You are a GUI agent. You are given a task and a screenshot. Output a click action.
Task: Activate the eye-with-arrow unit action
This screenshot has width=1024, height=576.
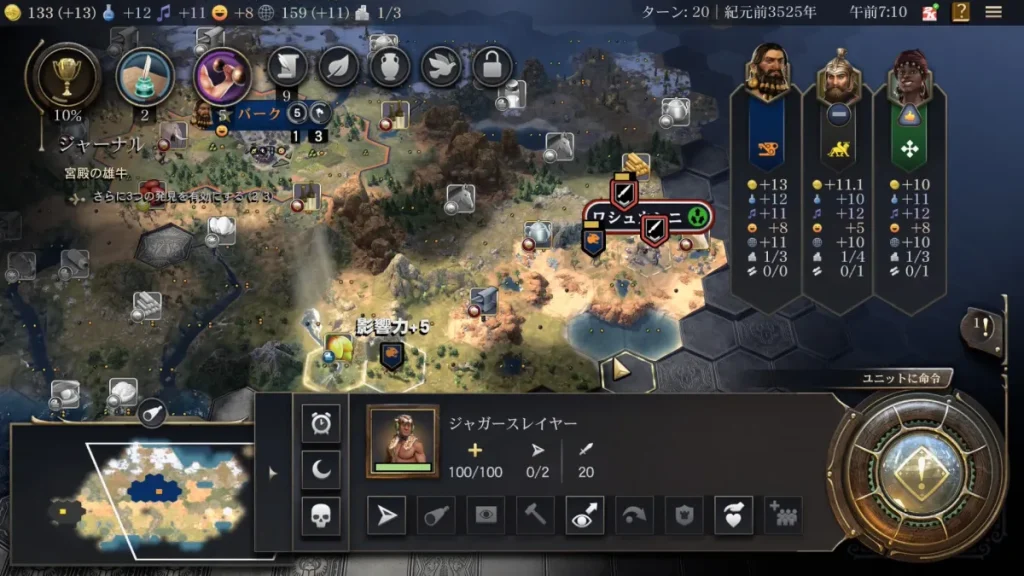[584, 515]
